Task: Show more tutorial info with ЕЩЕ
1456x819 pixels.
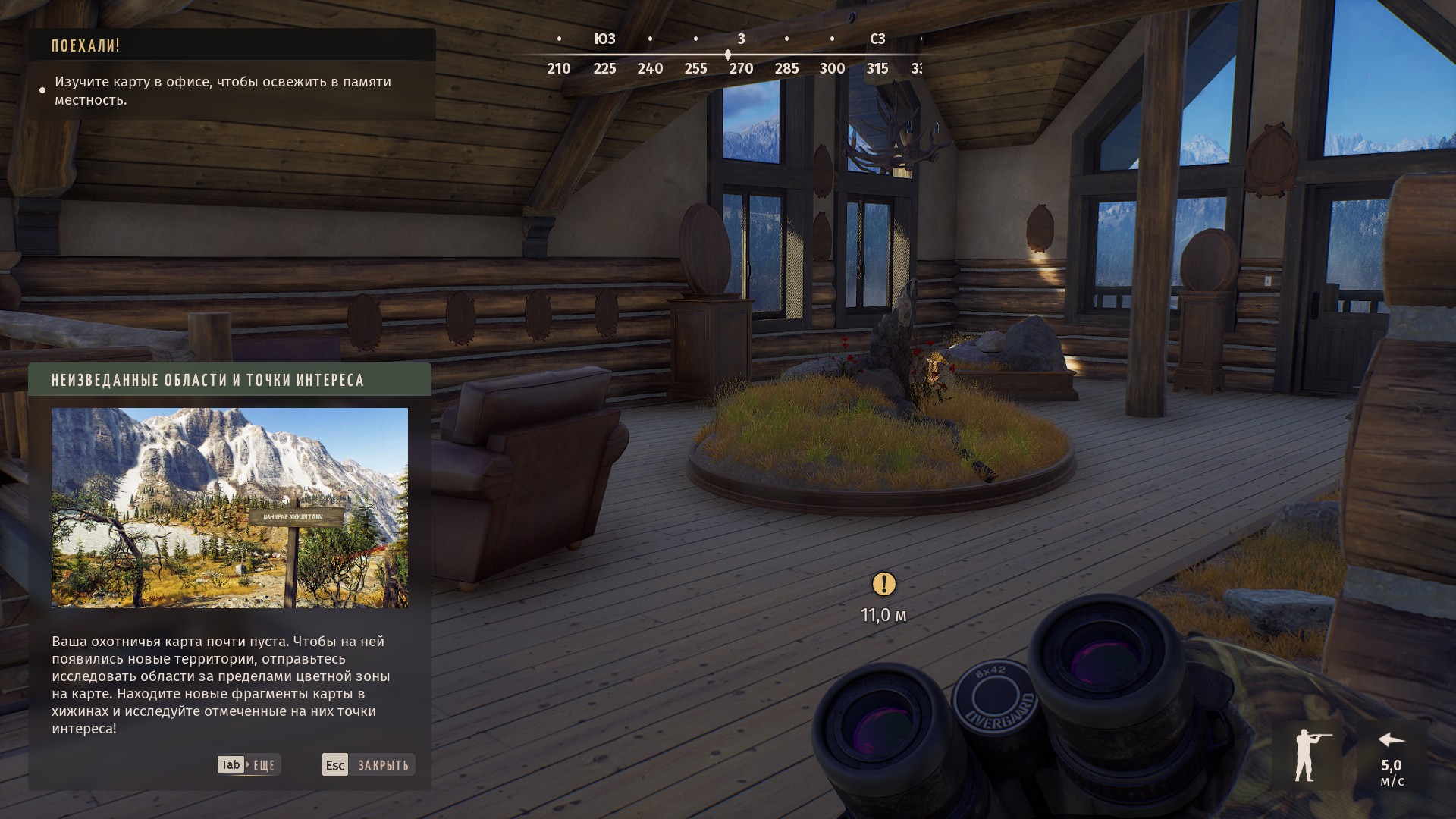Action: pyautogui.click(x=249, y=764)
